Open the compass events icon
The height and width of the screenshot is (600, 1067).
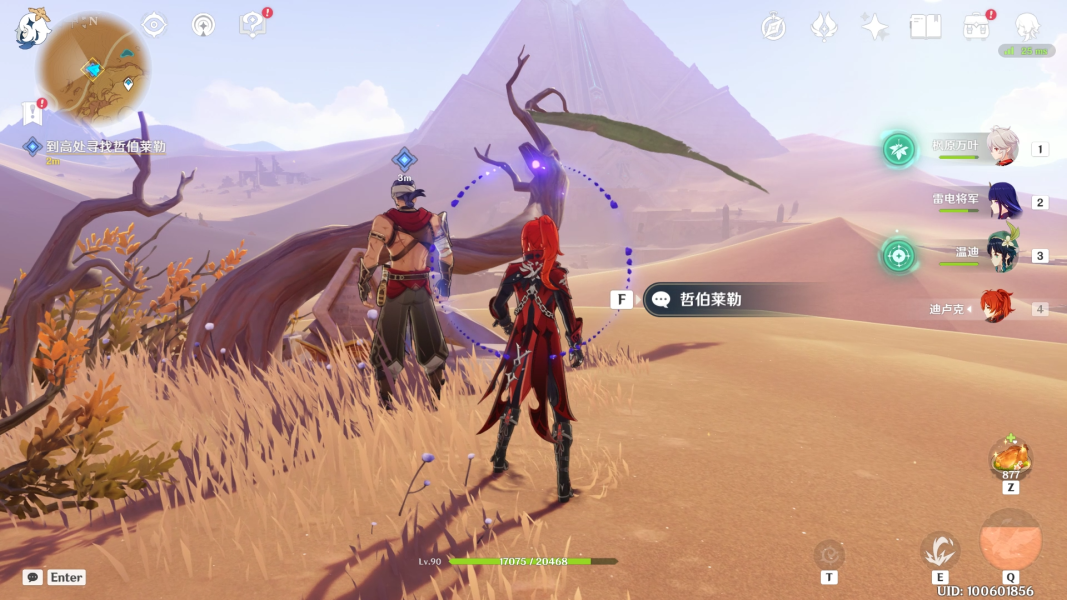773,27
